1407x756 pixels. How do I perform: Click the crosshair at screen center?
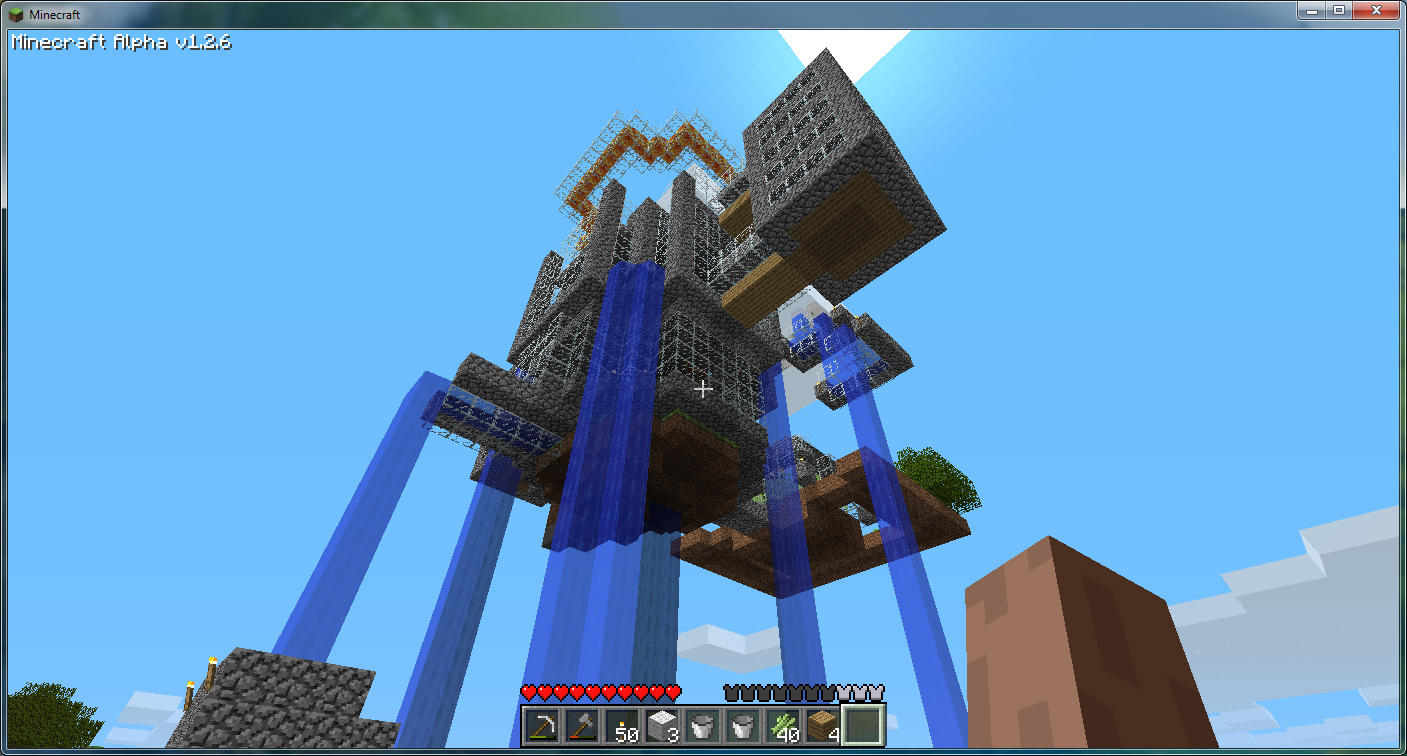703,390
